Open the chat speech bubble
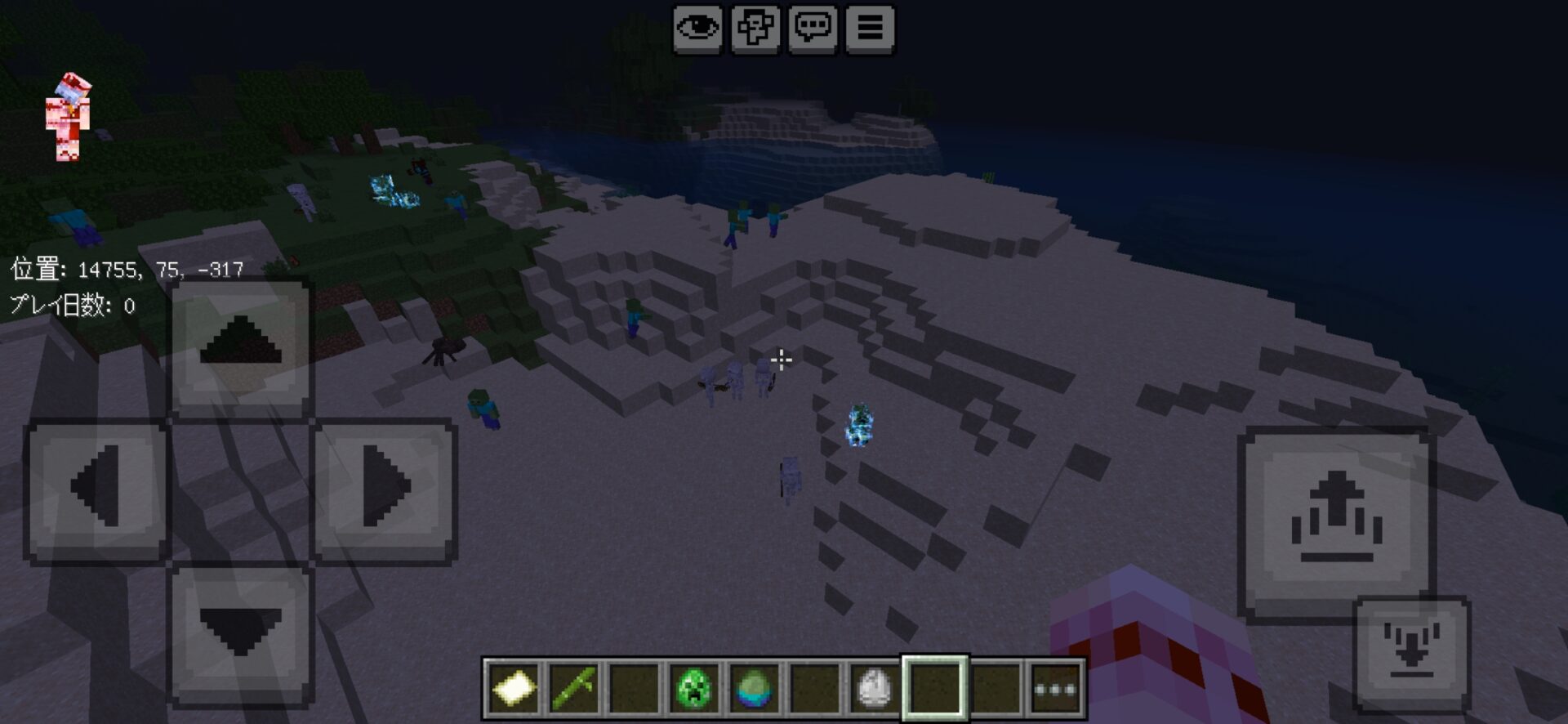 (813, 29)
